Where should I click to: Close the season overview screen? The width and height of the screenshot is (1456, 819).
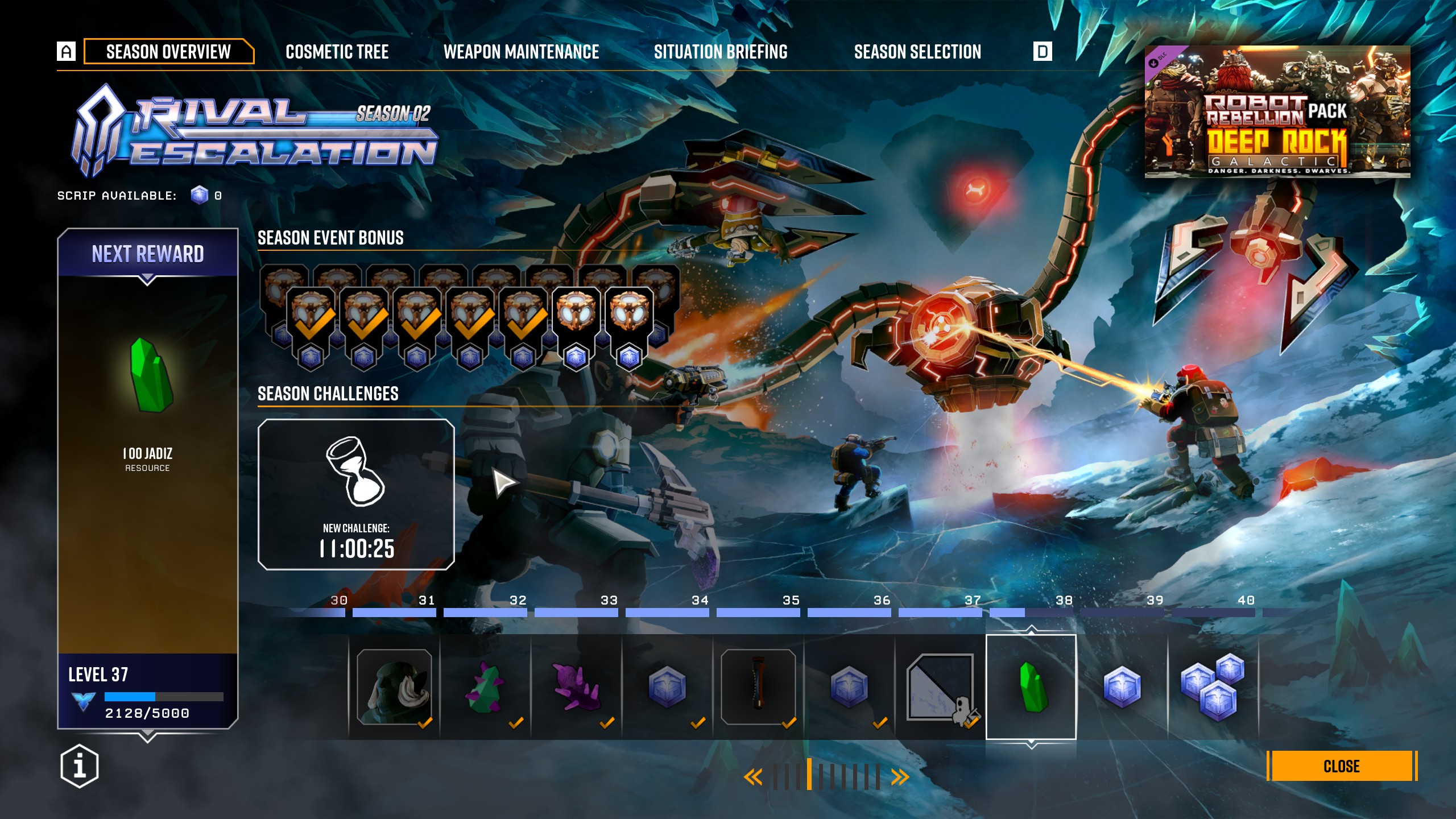coord(1341,766)
